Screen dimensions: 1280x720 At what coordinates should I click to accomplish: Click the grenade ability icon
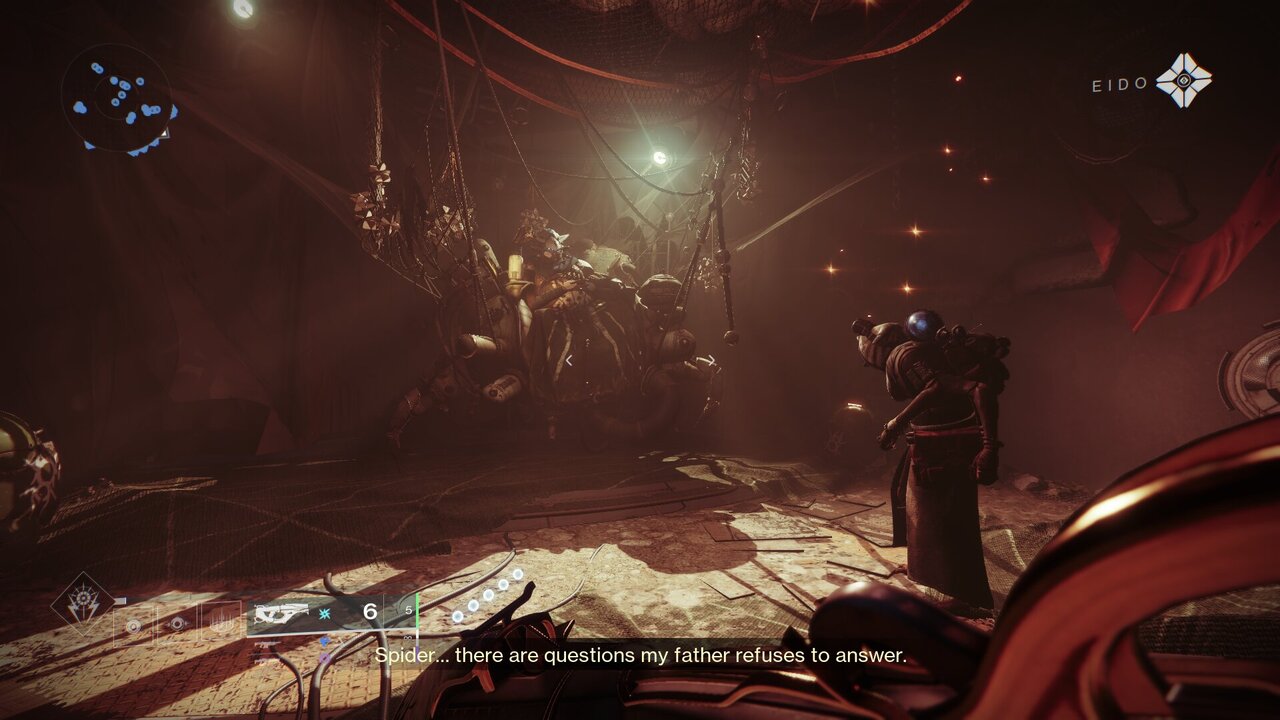tap(133, 626)
